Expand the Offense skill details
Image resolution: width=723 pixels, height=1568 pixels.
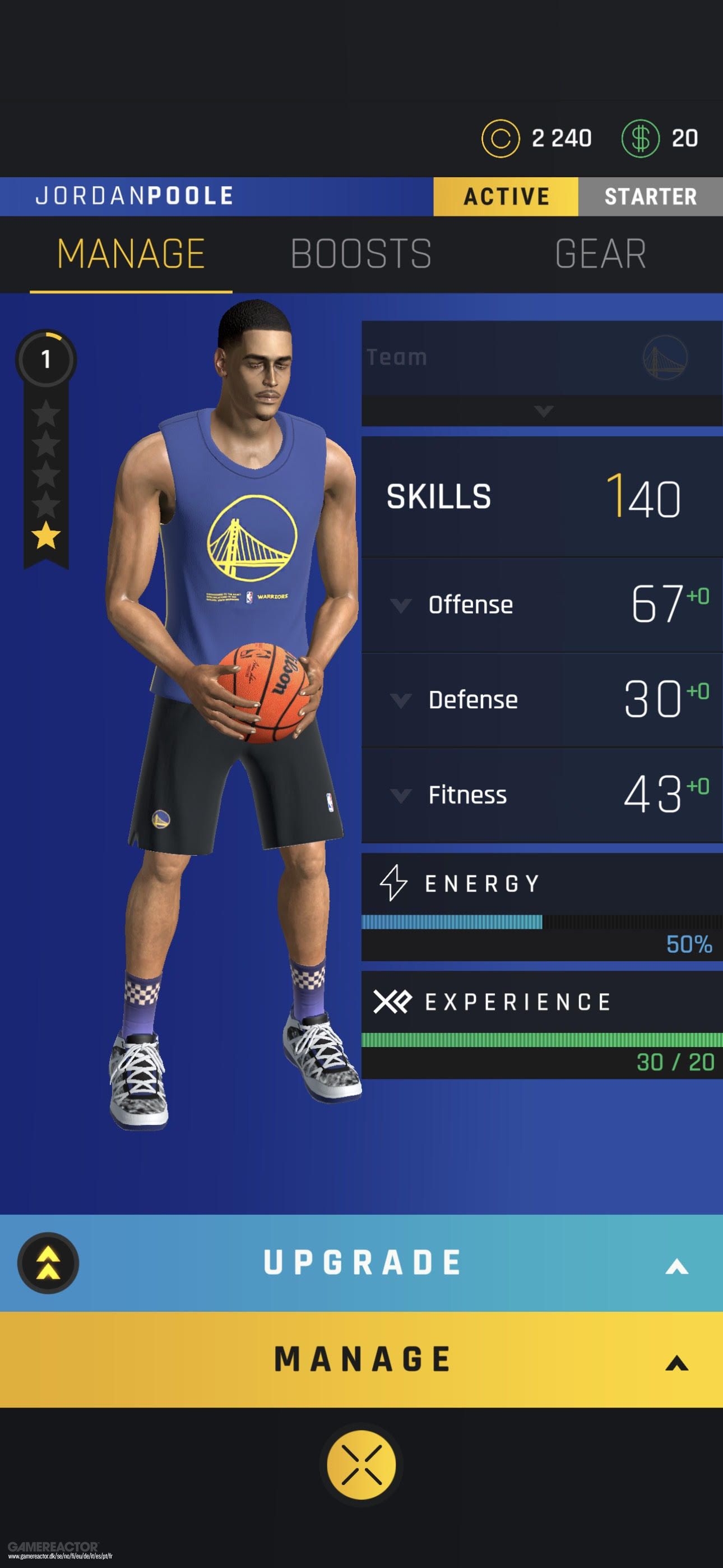click(400, 605)
